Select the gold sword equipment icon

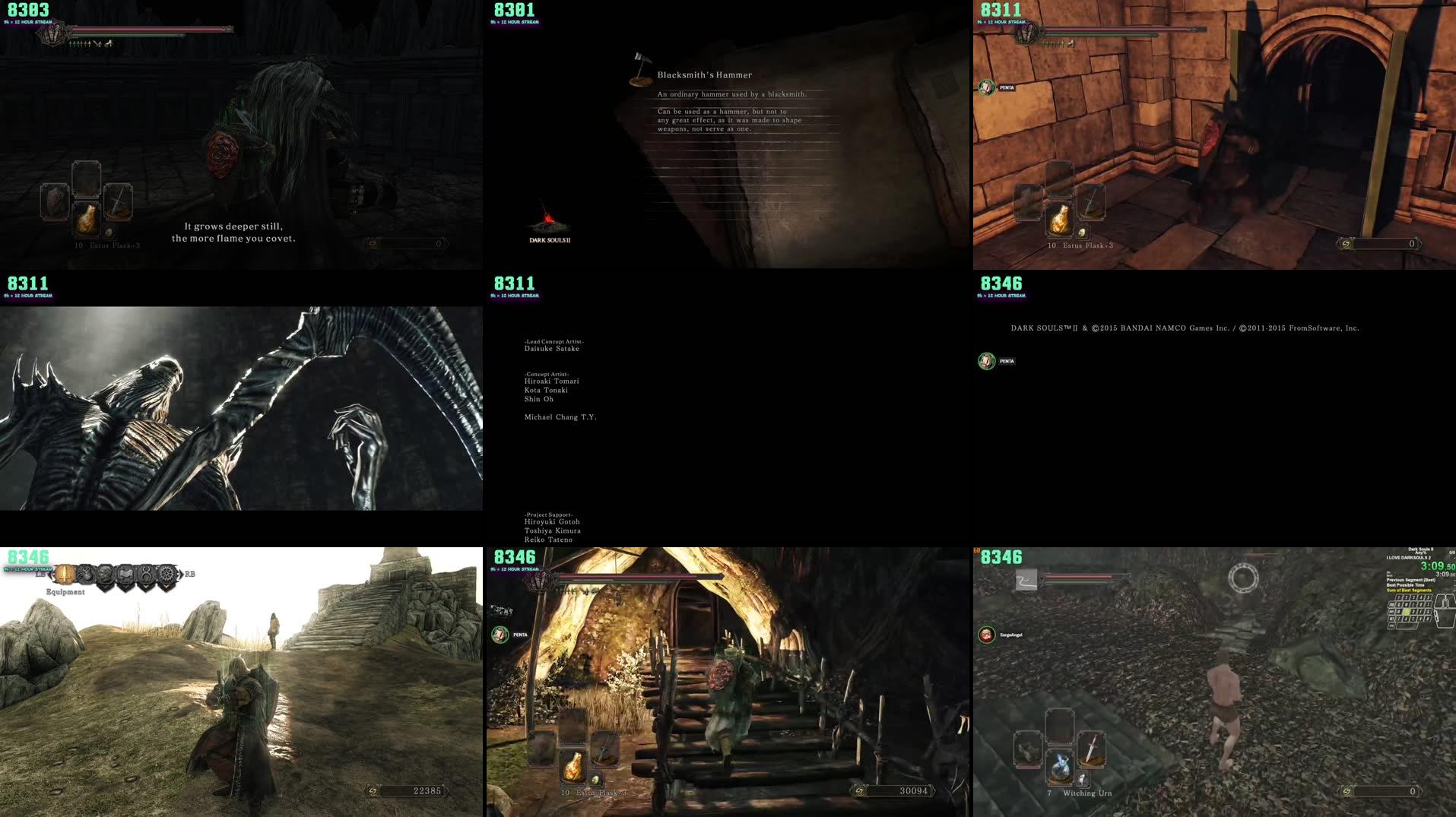tap(65, 574)
